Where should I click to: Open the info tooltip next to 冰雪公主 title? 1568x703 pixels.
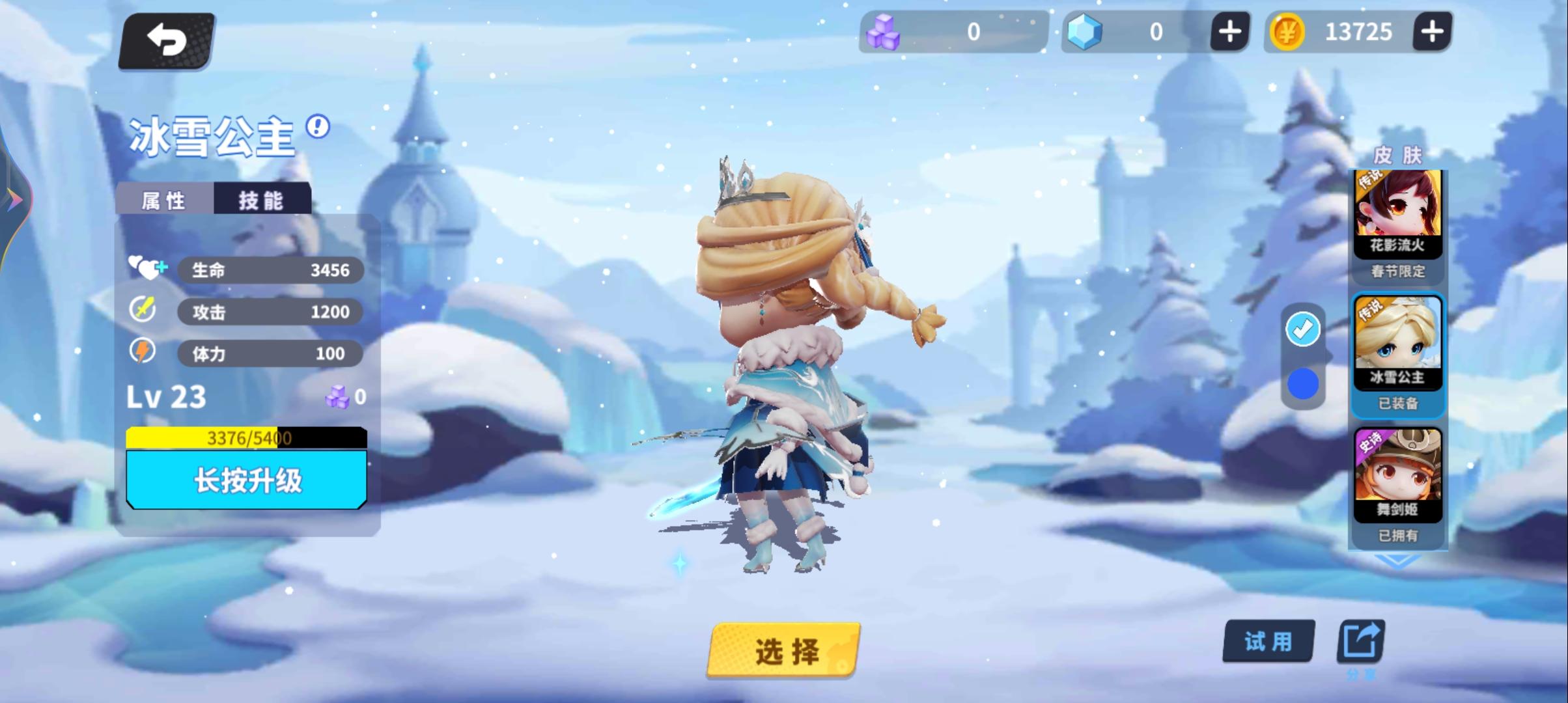[317, 128]
